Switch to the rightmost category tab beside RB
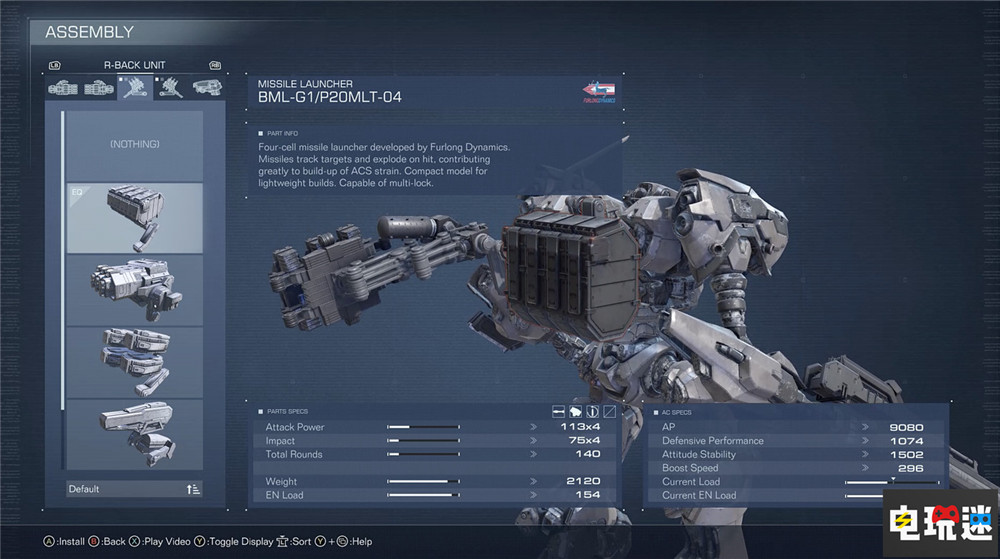Image resolution: width=1000 pixels, height=559 pixels. tap(206, 87)
